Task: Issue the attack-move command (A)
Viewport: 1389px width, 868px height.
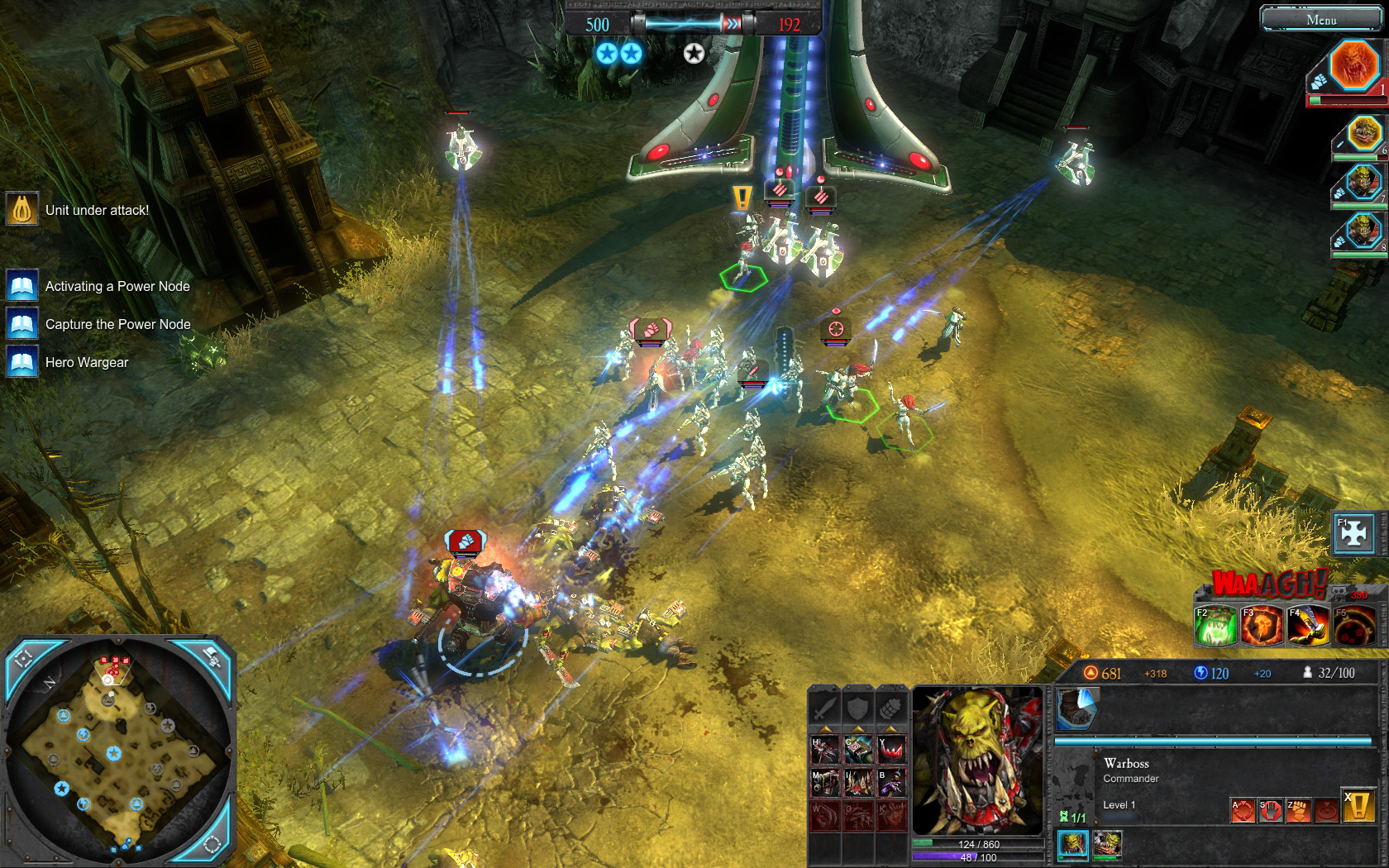Action: pos(1243,810)
